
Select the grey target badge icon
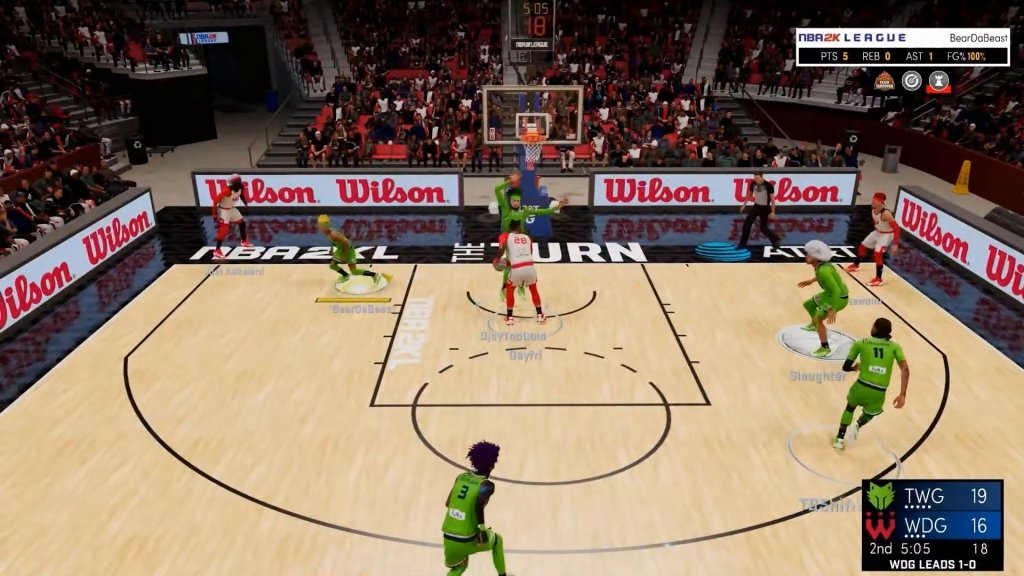(911, 81)
